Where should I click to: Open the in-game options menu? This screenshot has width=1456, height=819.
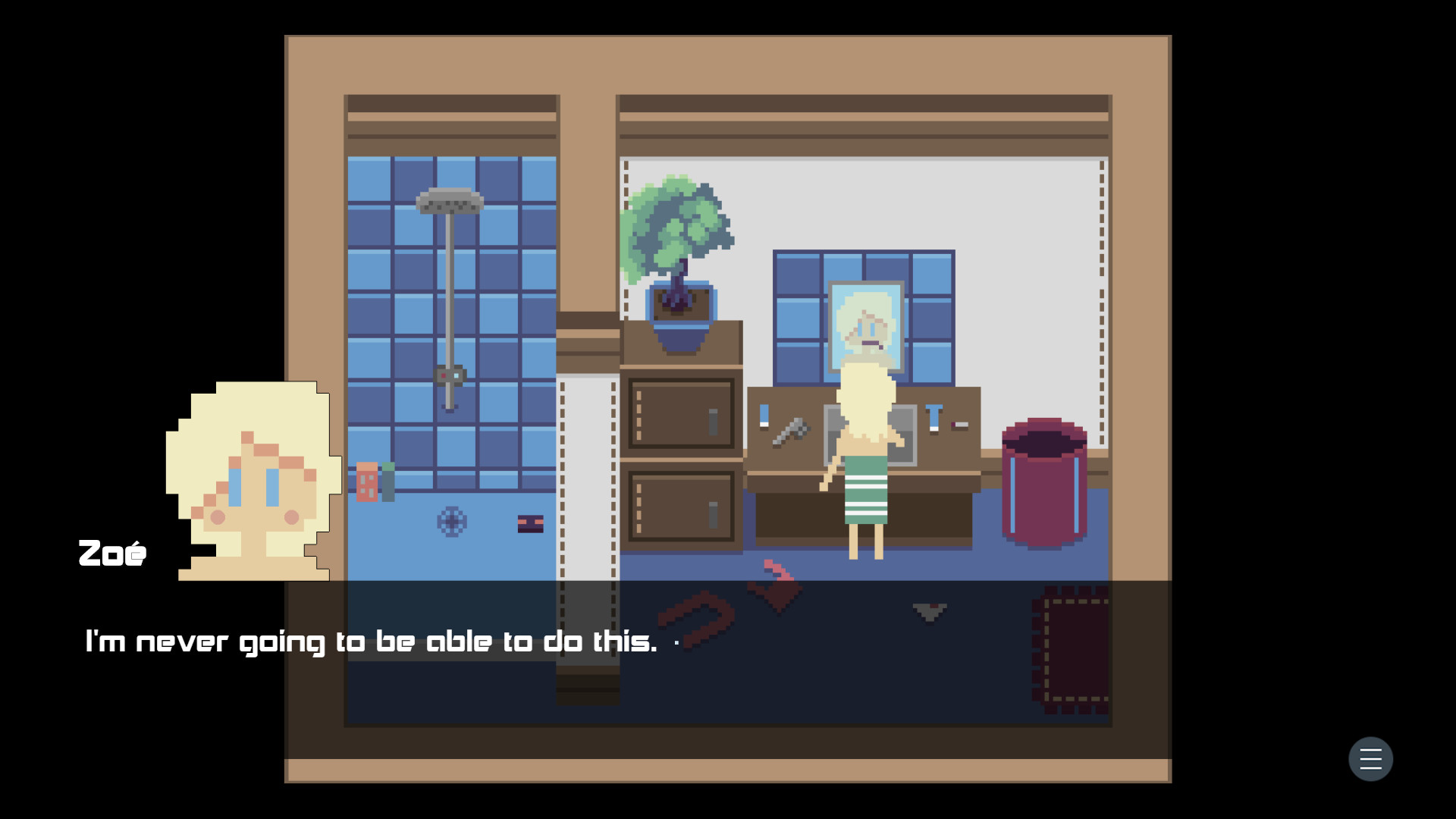click(1370, 759)
